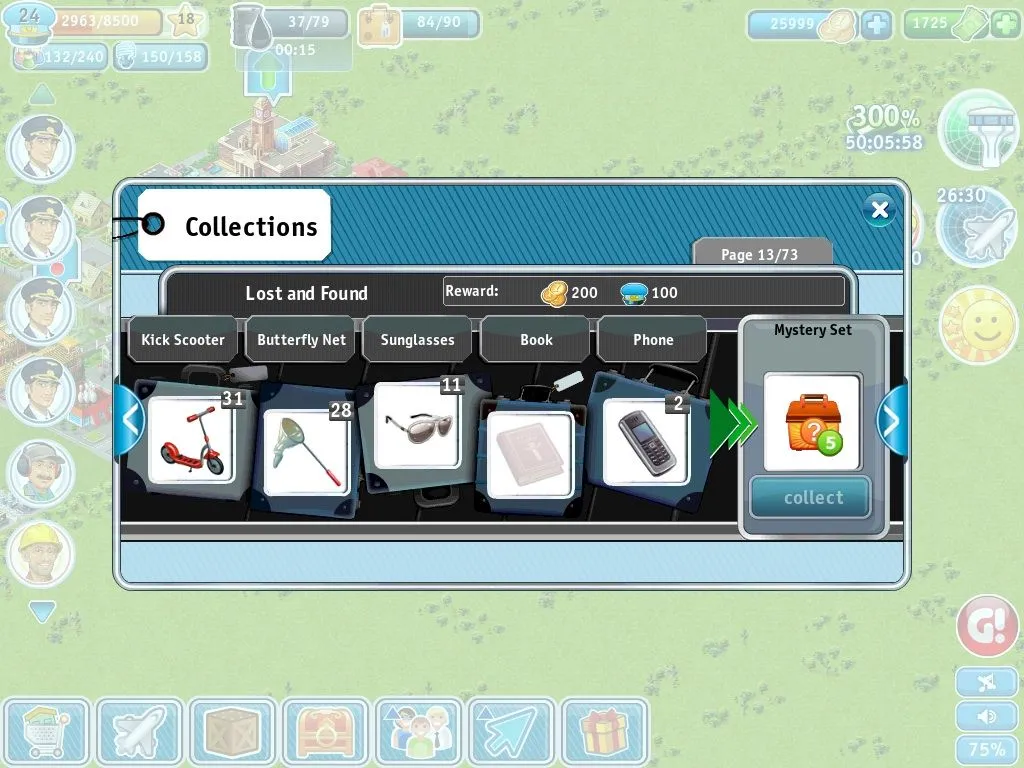Go to the previous collections page
The width and height of the screenshot is (1024, 768).
(x=130, y=420)
